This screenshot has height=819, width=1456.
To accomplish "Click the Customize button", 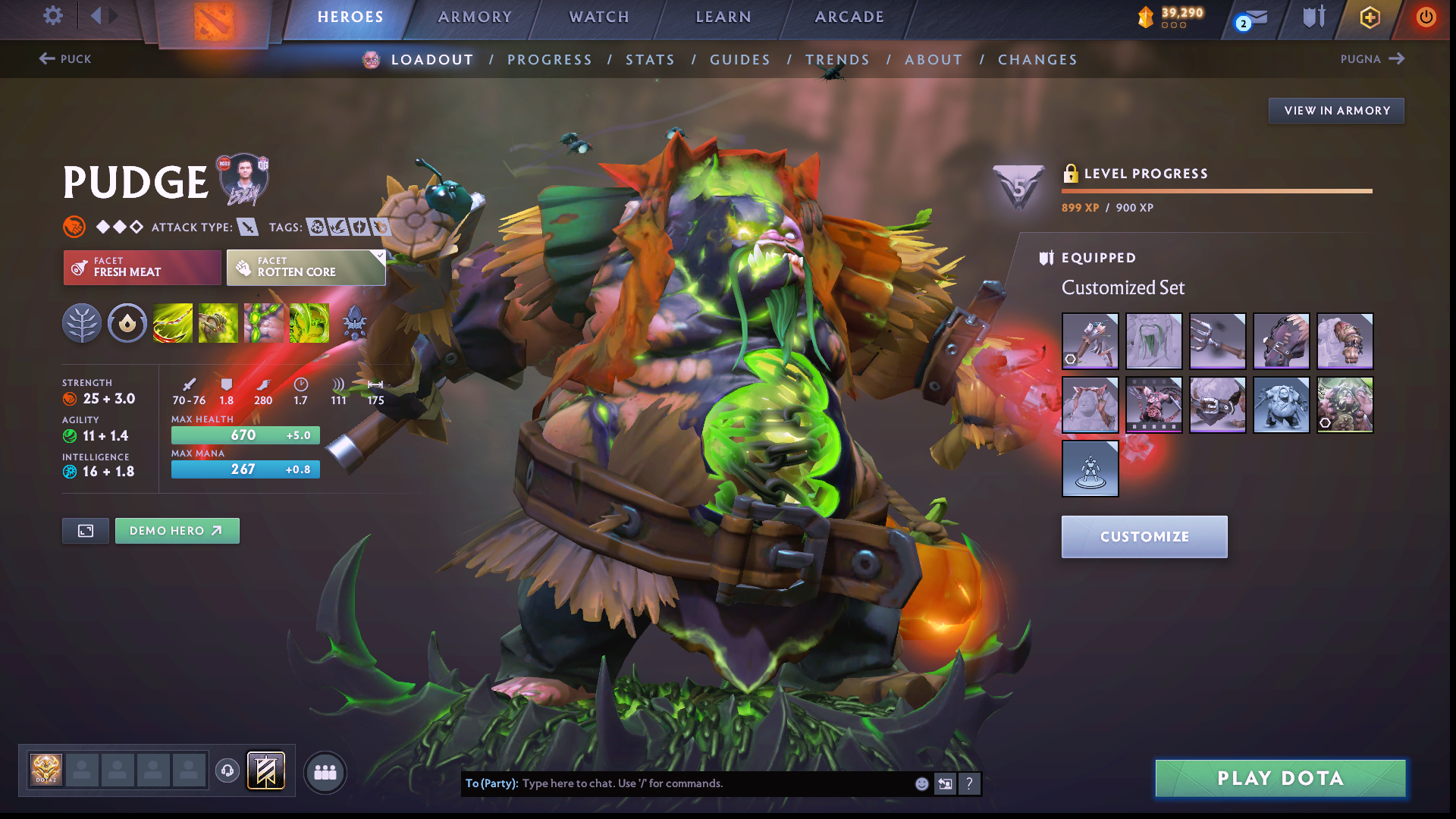I will pos(1144,537).
